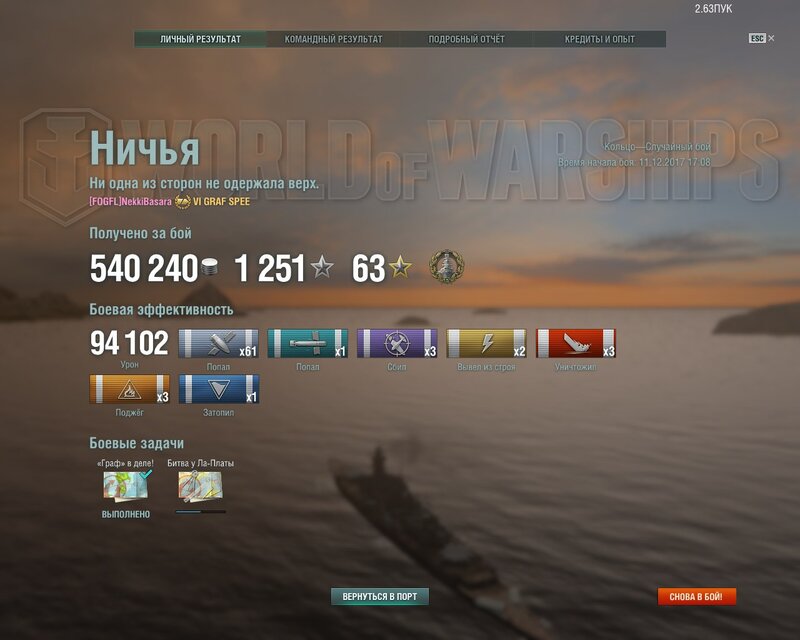The height and width of the screenshot is (640, 800).
Task: Show the Кредиты и опыт tab
Action: pyautogui.click(x=598, y=39)
